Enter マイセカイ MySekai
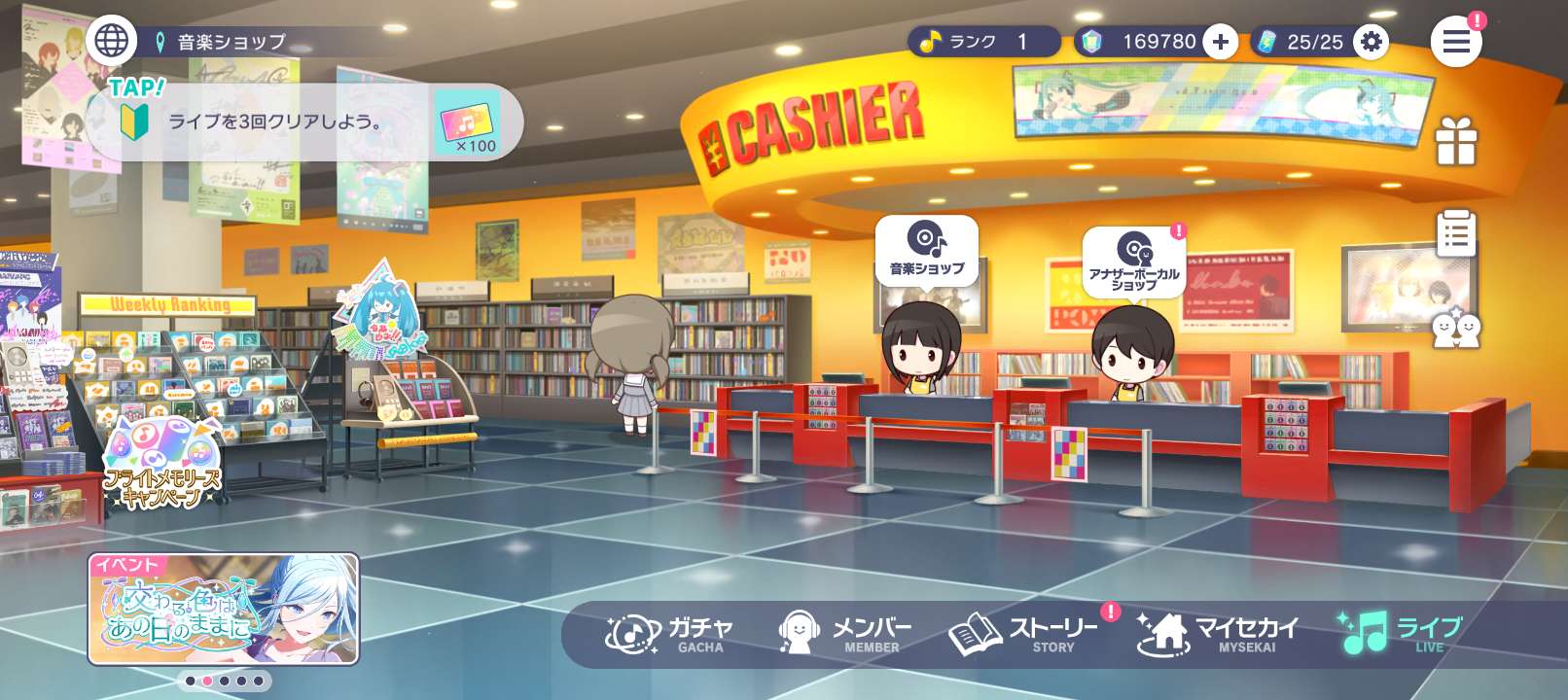 pos(1218,634)
